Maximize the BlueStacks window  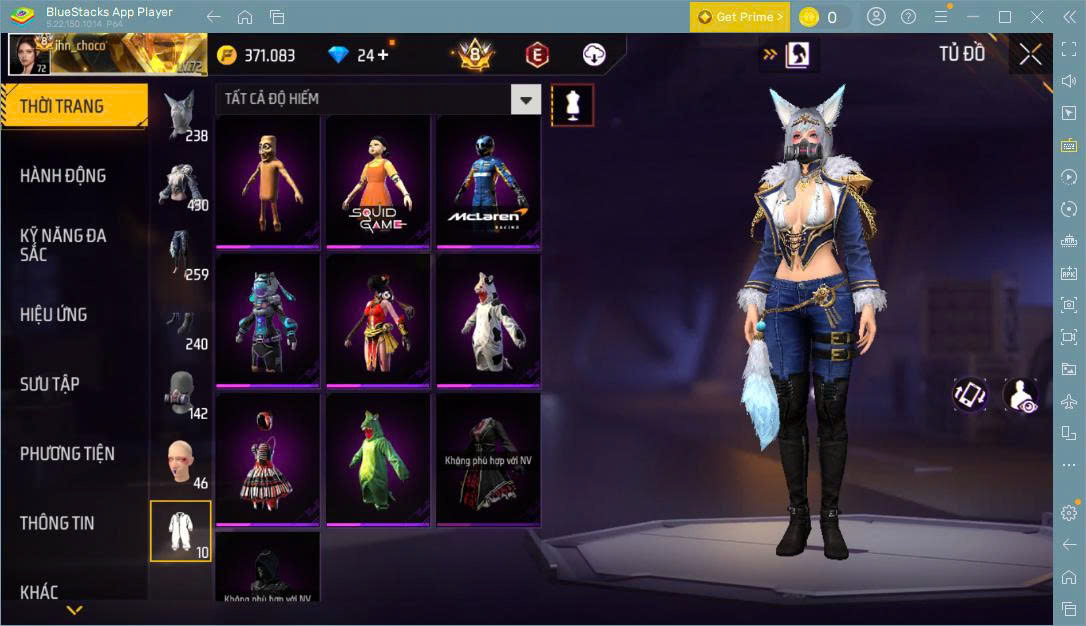click(x=1005, y=17)
